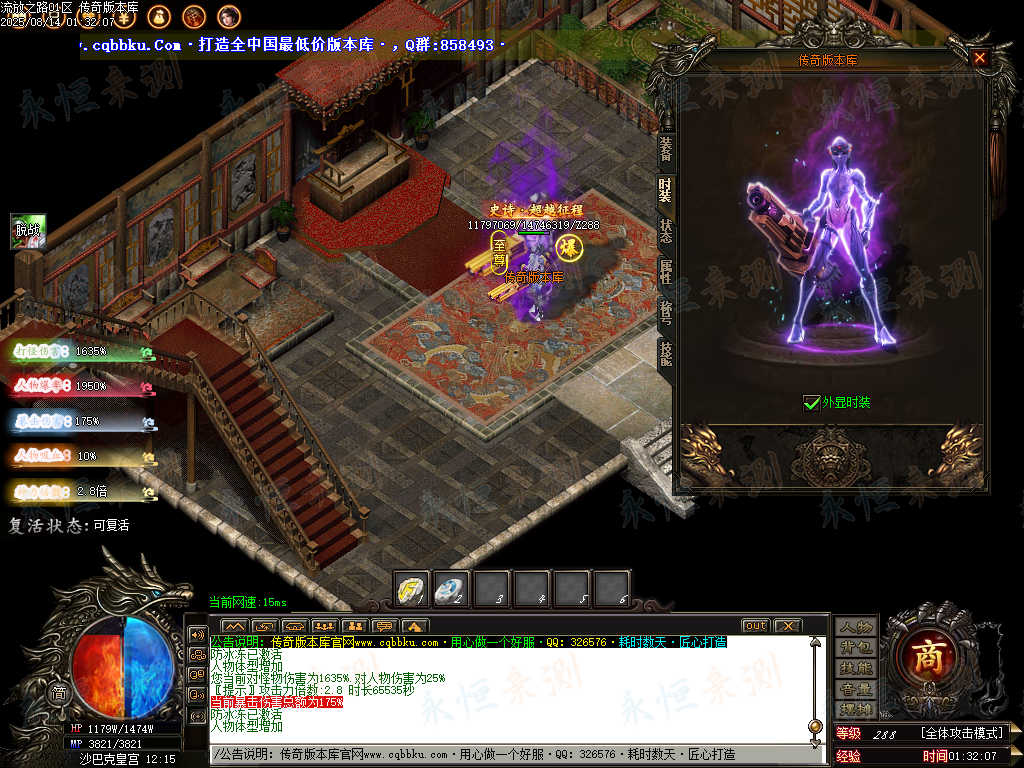Open the 背包 backpack button

click(856, 648)
